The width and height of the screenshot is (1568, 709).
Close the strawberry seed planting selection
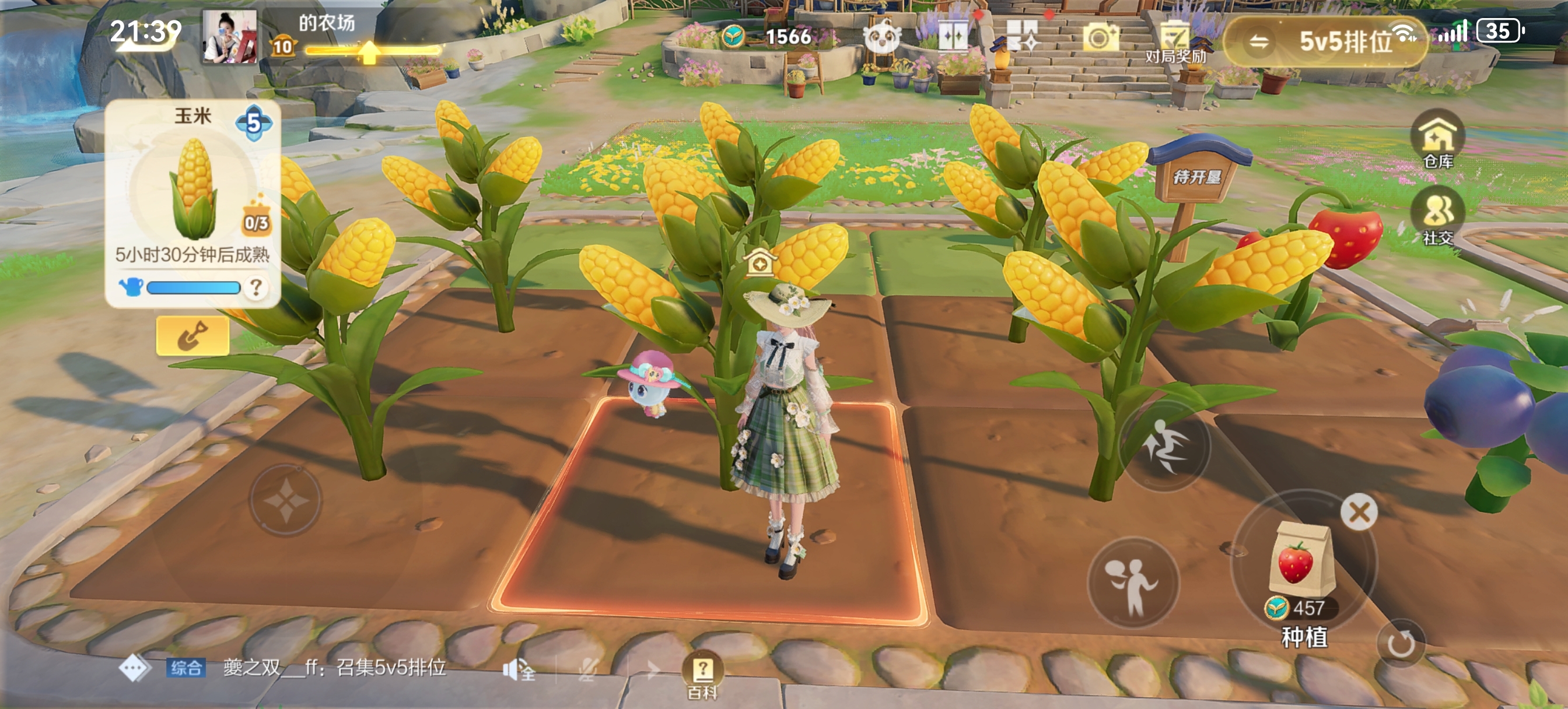pyautogui.click(x=1359, y=512)
